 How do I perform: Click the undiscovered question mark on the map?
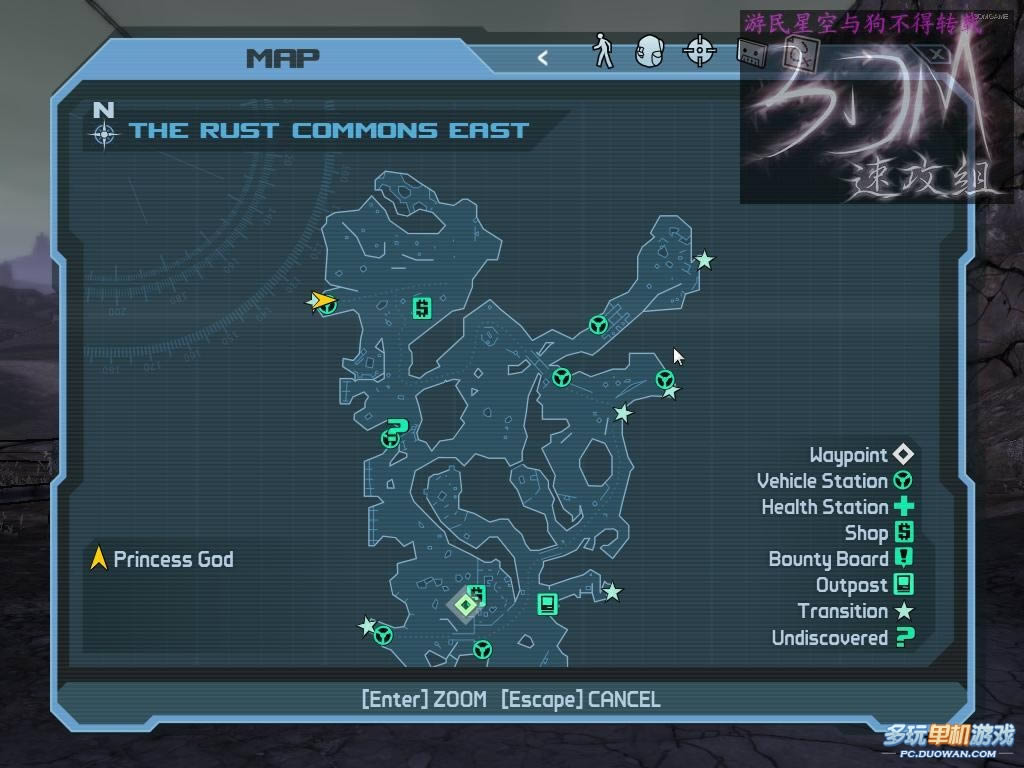[397, 430]
